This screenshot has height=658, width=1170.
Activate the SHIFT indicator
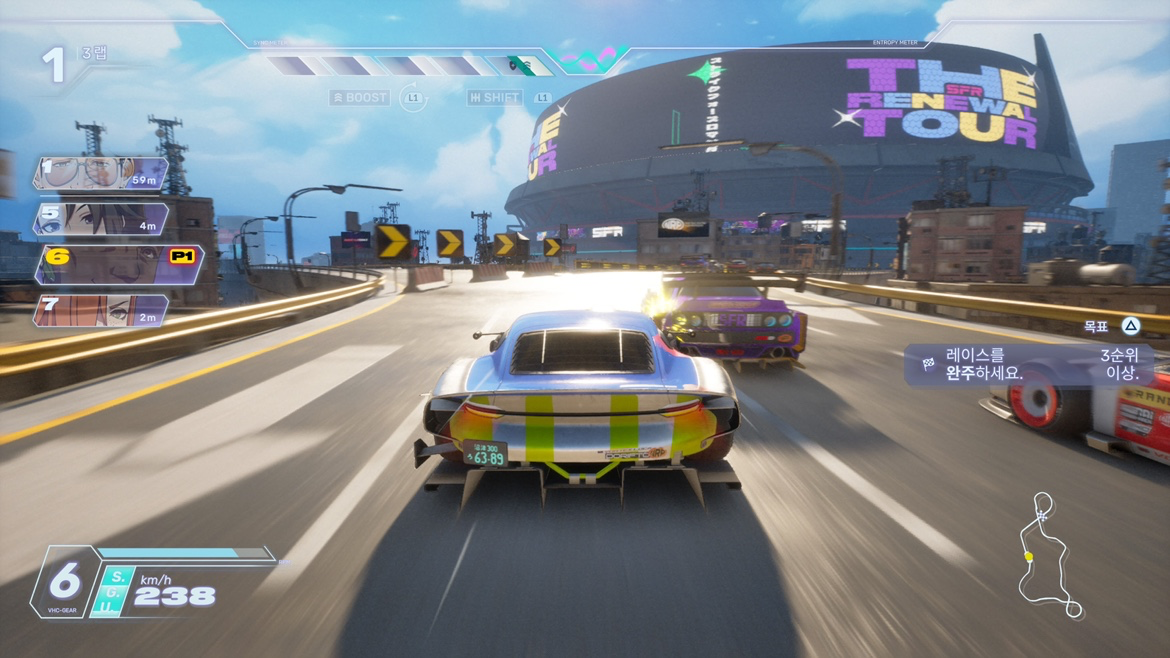tap(494, 98)
